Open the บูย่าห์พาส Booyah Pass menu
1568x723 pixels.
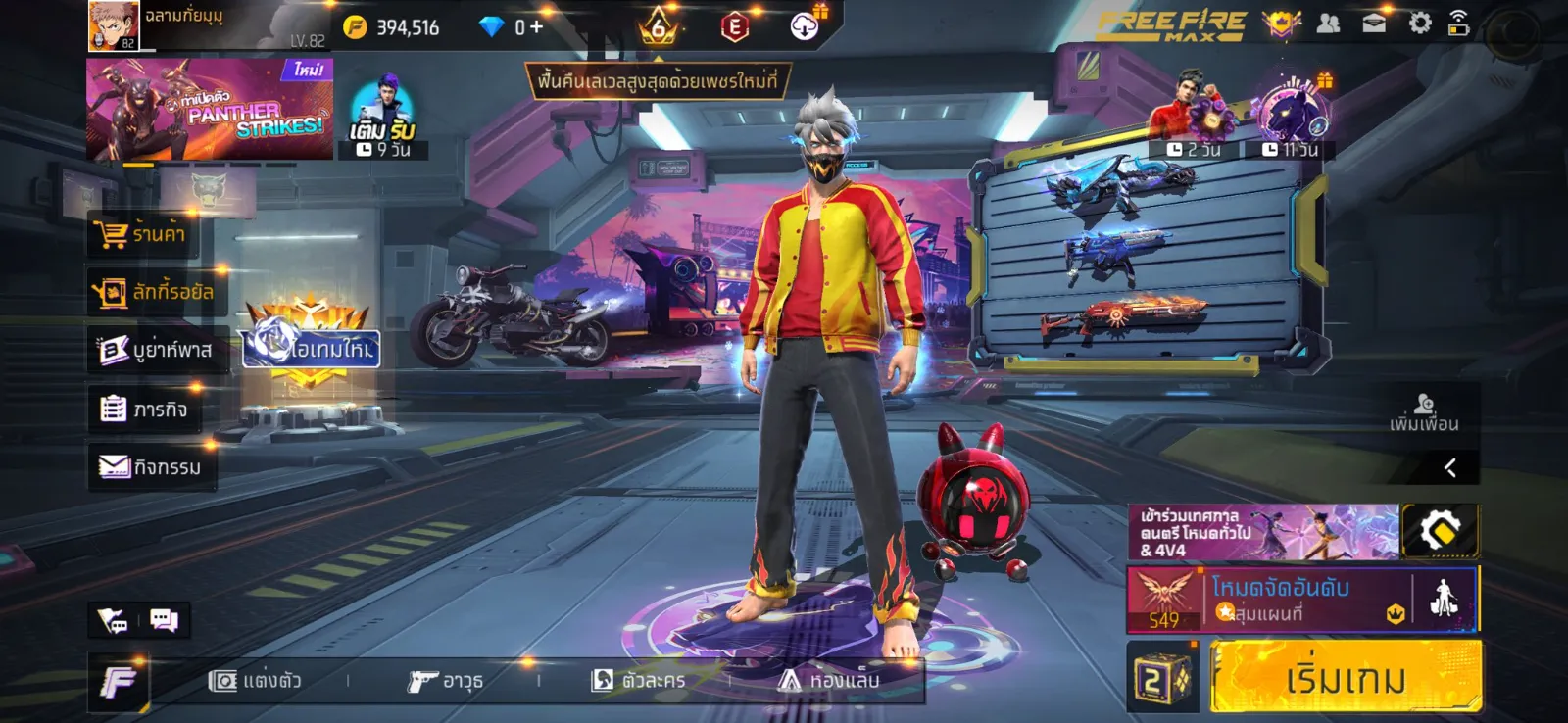tap(157, 350)
